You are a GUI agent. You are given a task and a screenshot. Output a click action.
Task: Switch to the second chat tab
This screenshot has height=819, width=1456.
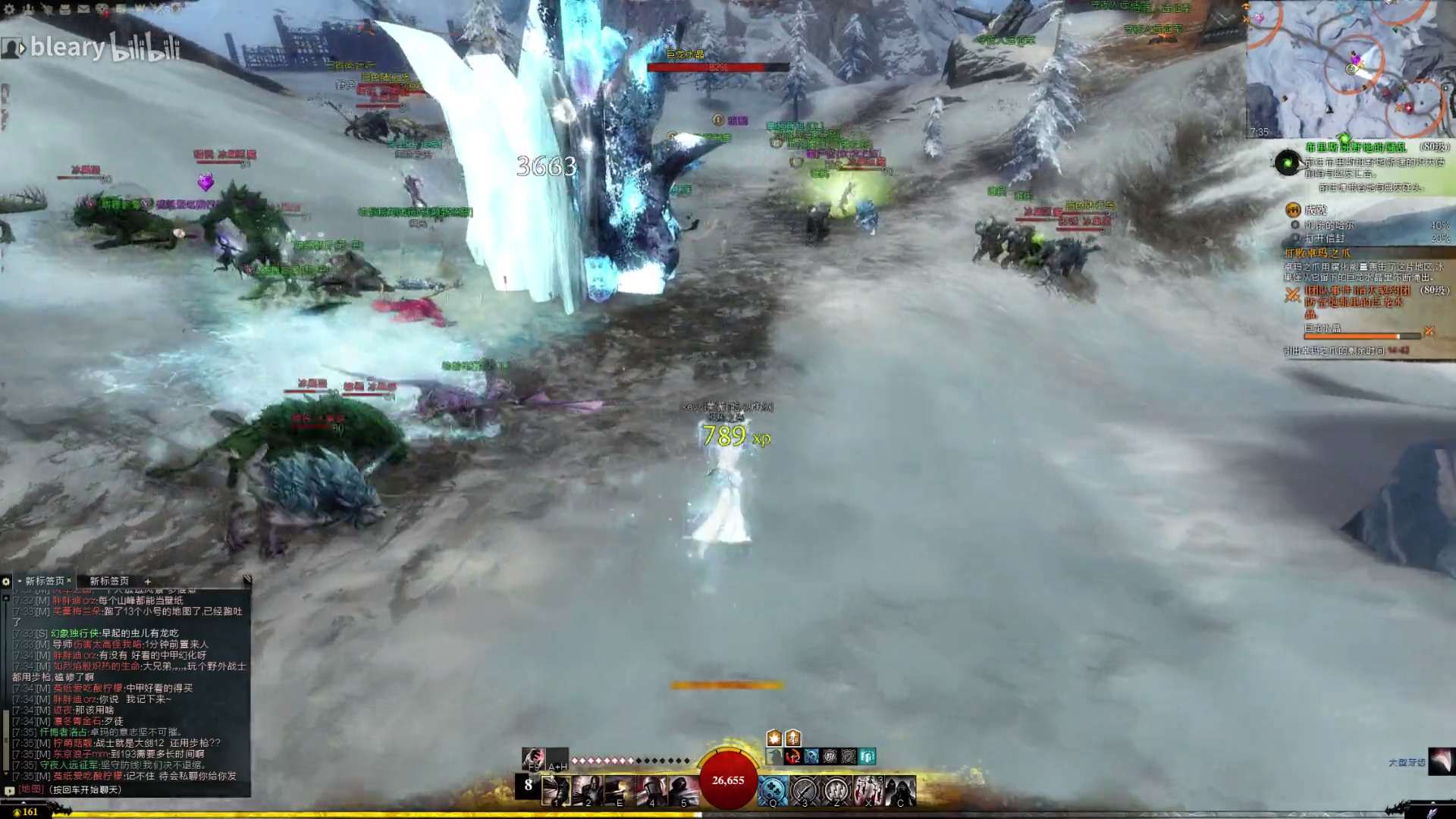[x=109, y=581]
